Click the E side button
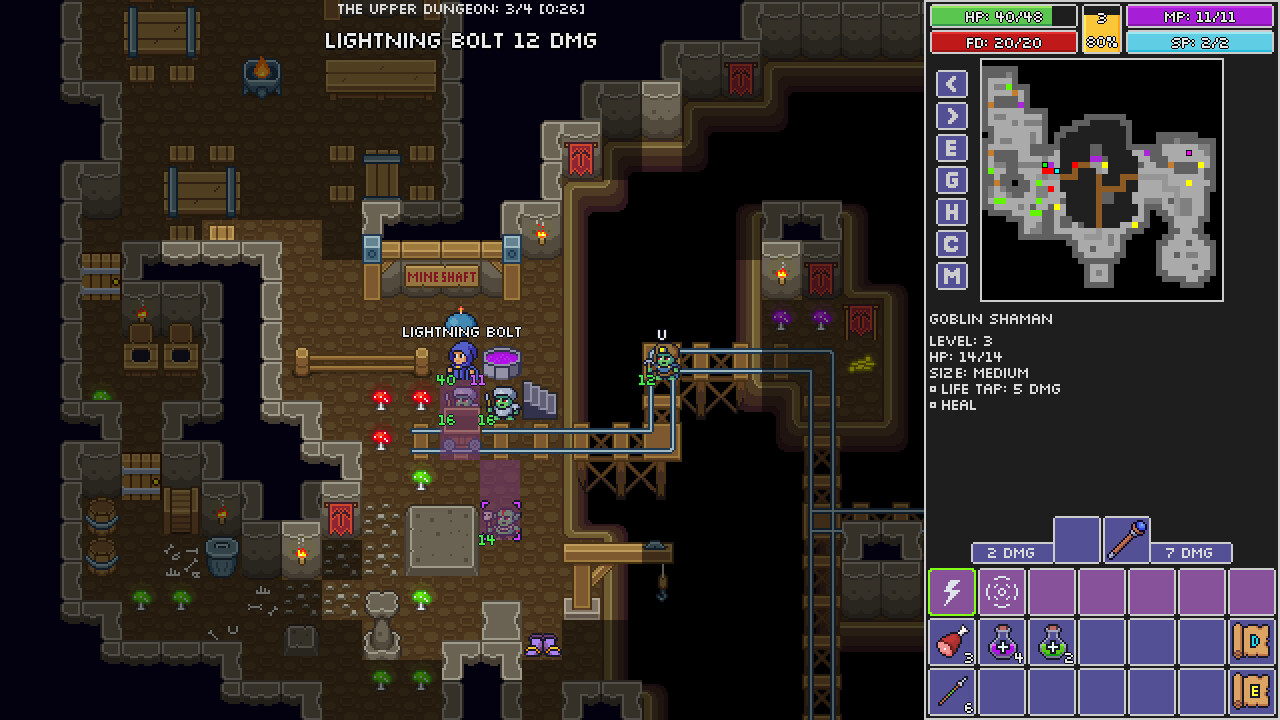Viewport: 1280px width, 720px height. click(x=951, y=148)
